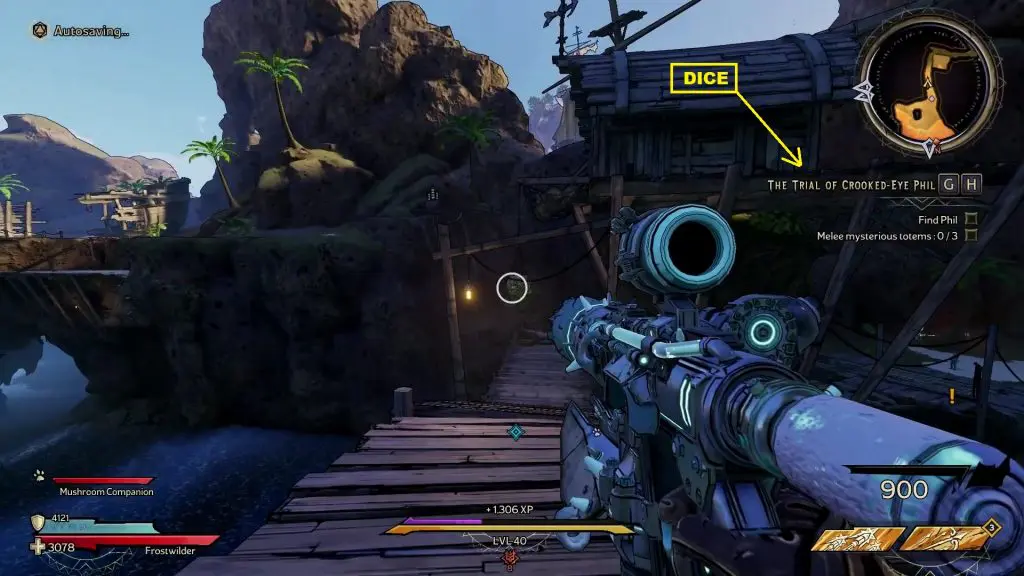Tick the Find Phil objective checkbox
The height and width of the screenshot is (576, 1024).
970,219
